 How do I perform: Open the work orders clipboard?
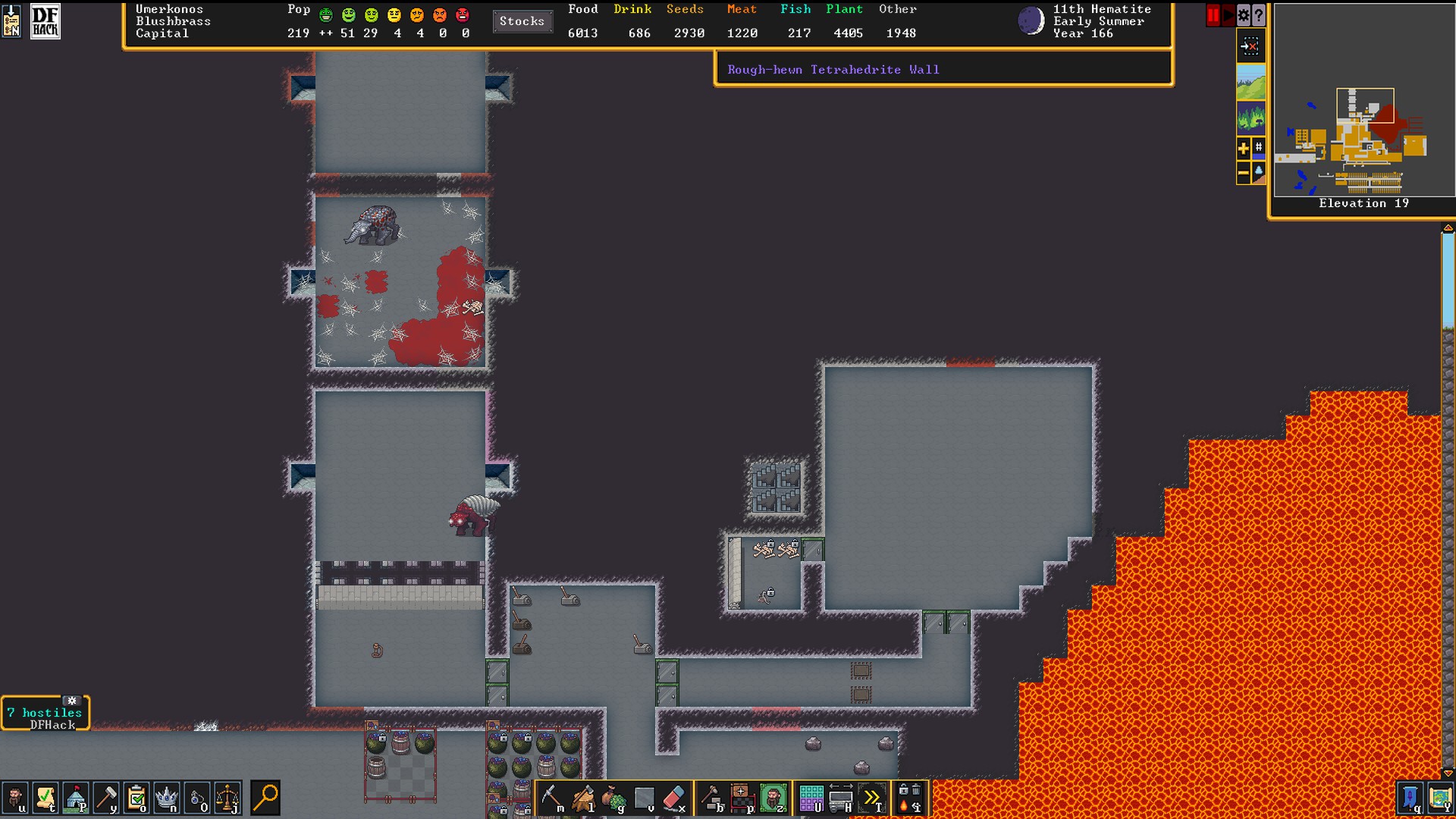coord(136,798)
